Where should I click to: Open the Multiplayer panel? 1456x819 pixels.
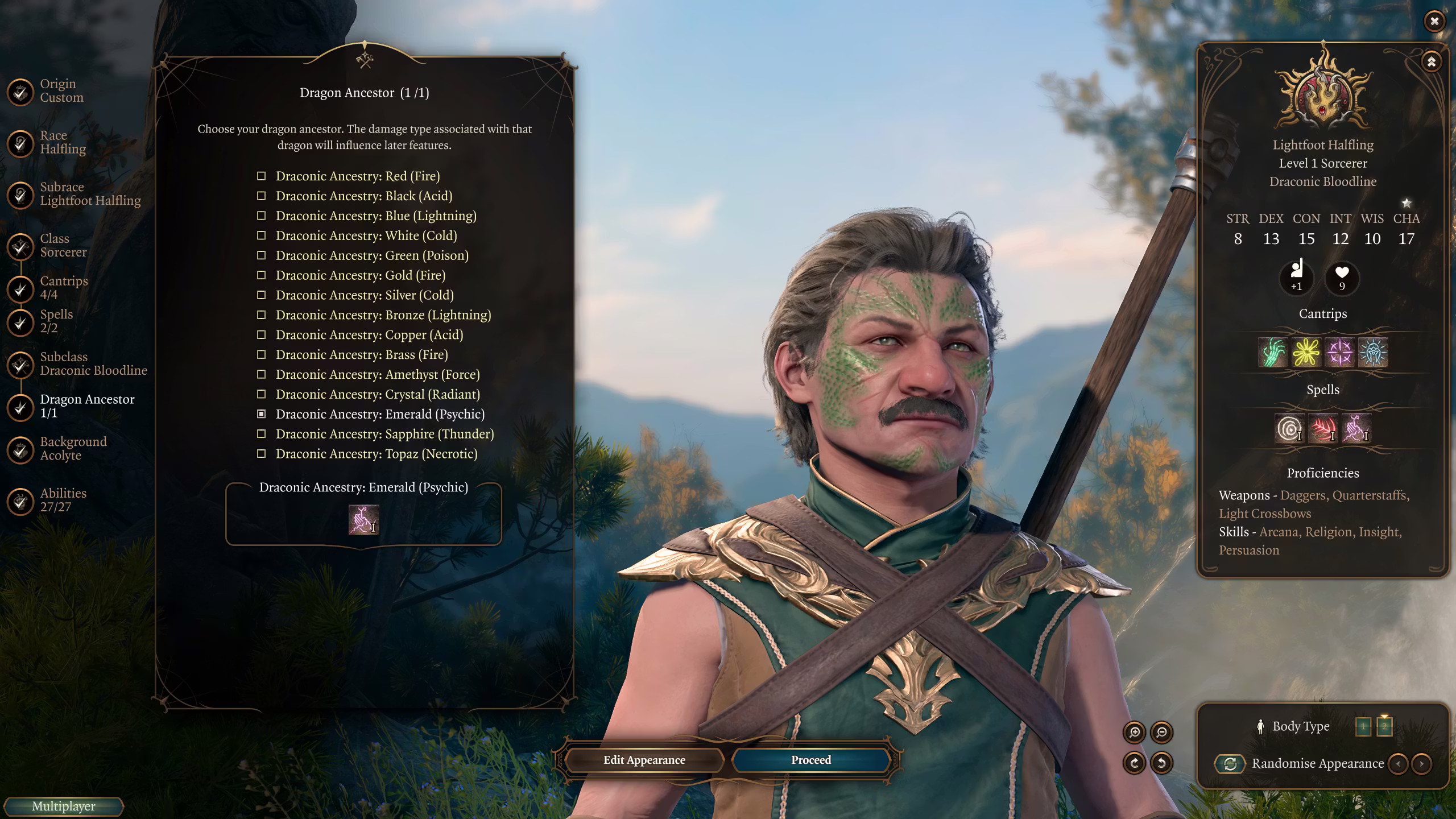(x=63, y=806)
